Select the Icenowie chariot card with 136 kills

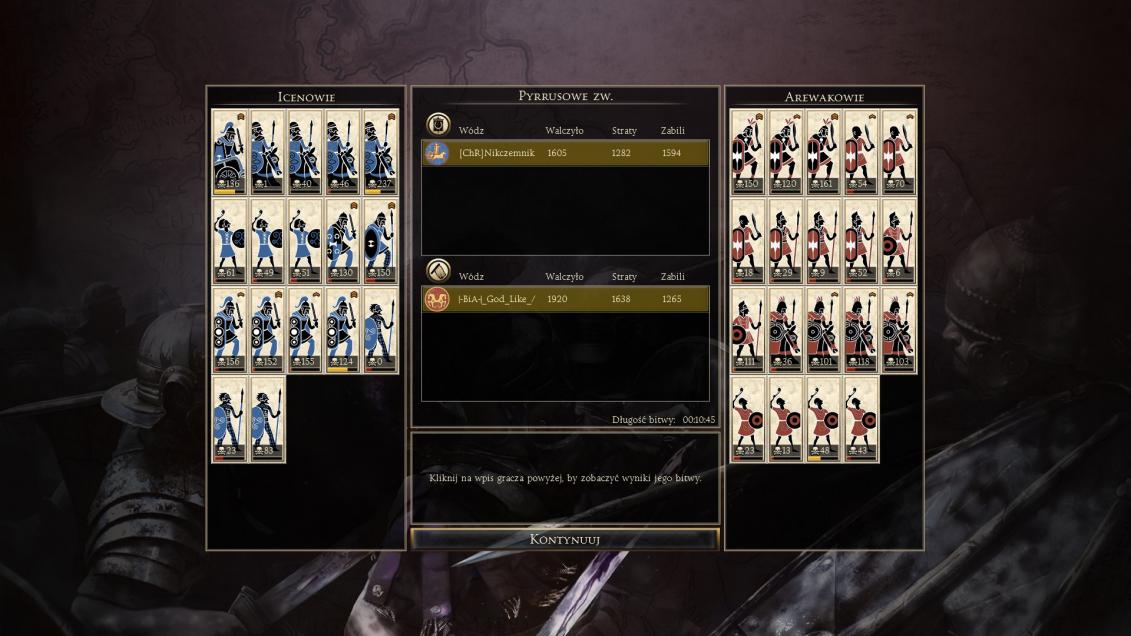pos(230,151)
